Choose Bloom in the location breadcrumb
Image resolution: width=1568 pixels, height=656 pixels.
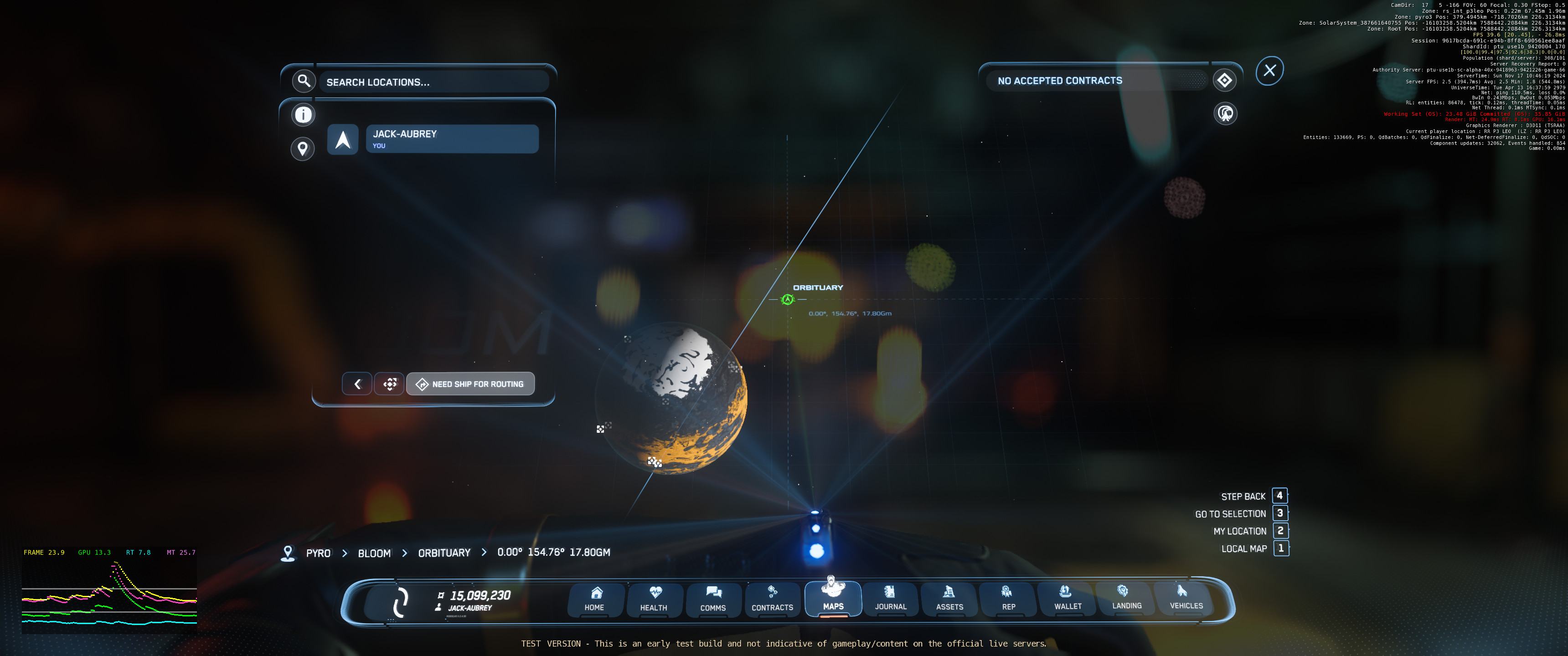374,553
